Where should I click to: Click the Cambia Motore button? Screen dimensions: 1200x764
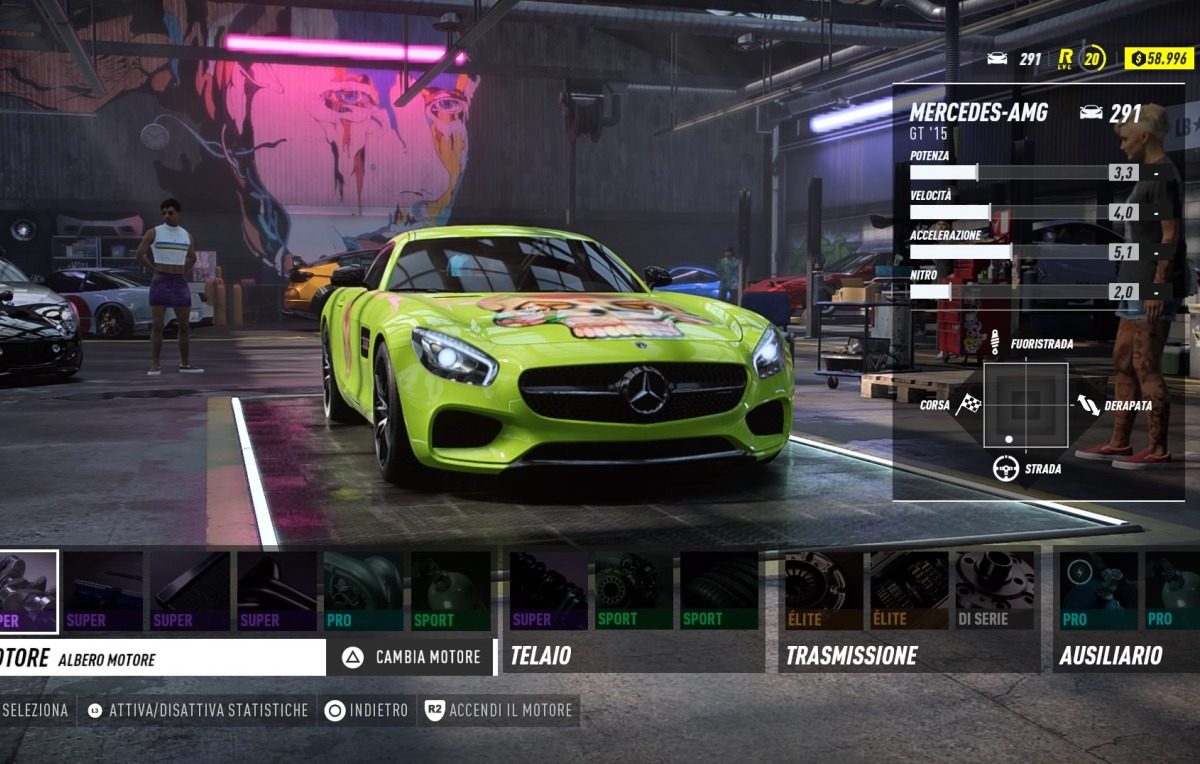tap(413, 657)
